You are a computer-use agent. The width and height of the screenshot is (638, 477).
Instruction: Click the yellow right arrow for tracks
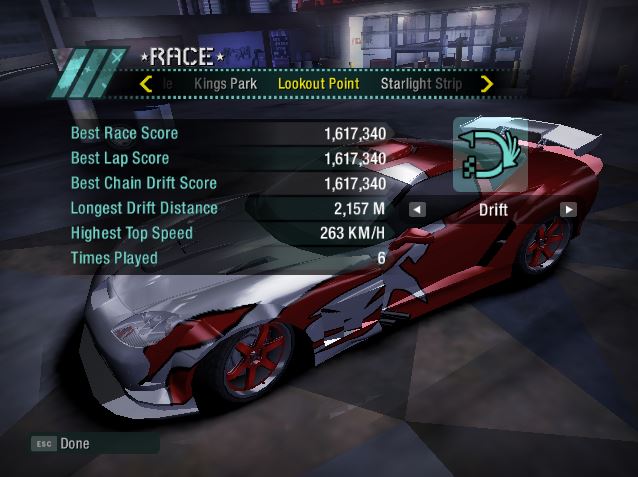tap(487, 84)
